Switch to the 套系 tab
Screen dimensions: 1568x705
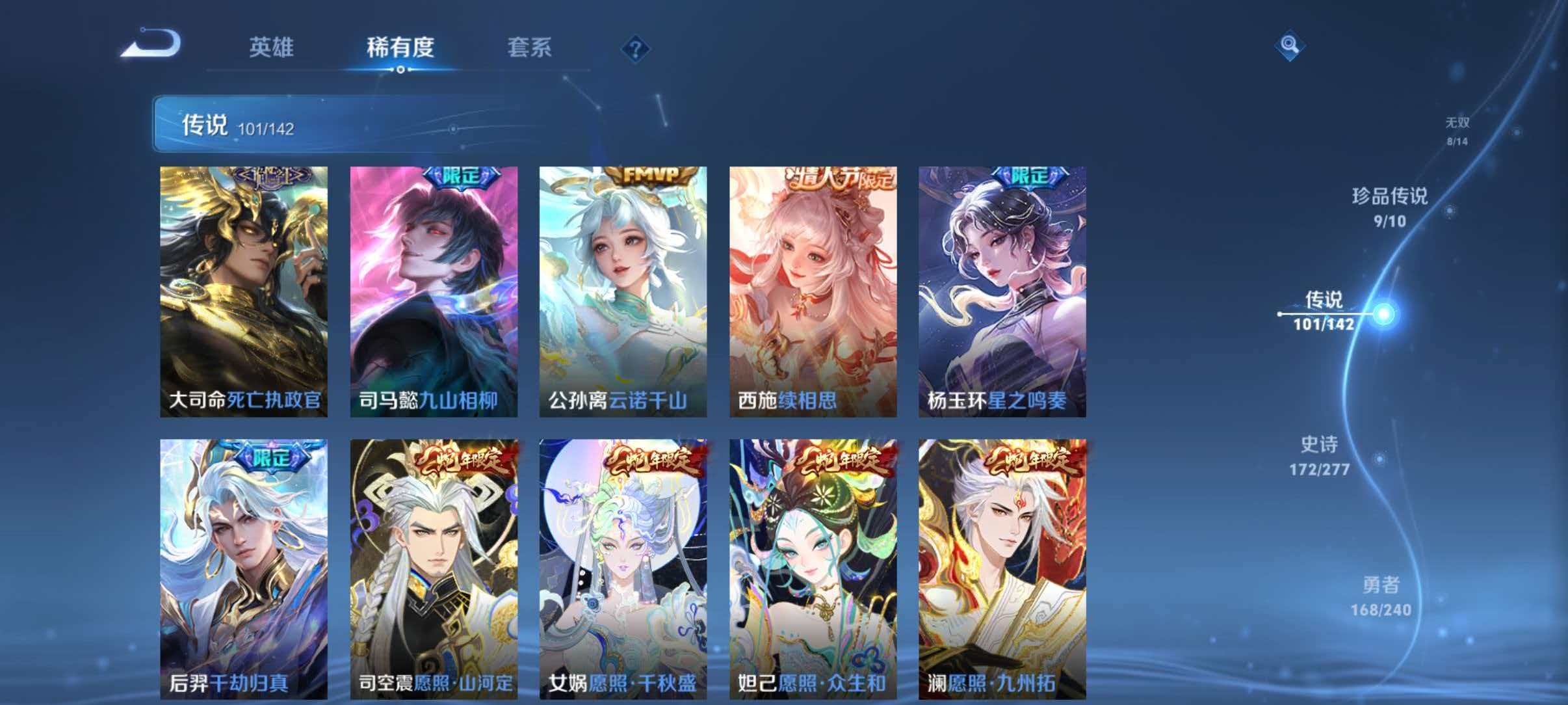click(530, 46)
